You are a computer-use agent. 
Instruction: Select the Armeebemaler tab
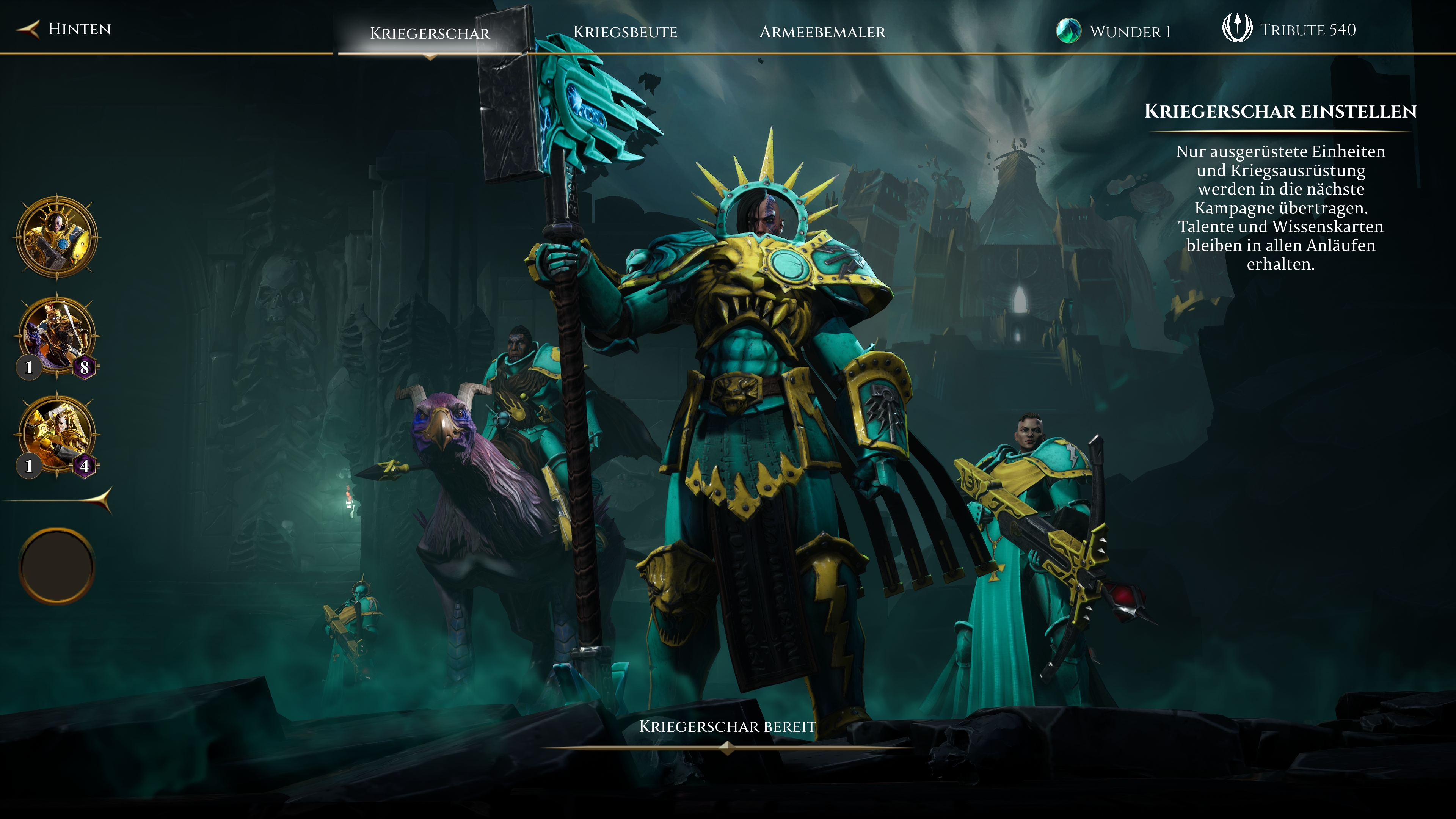coord(822,31)
